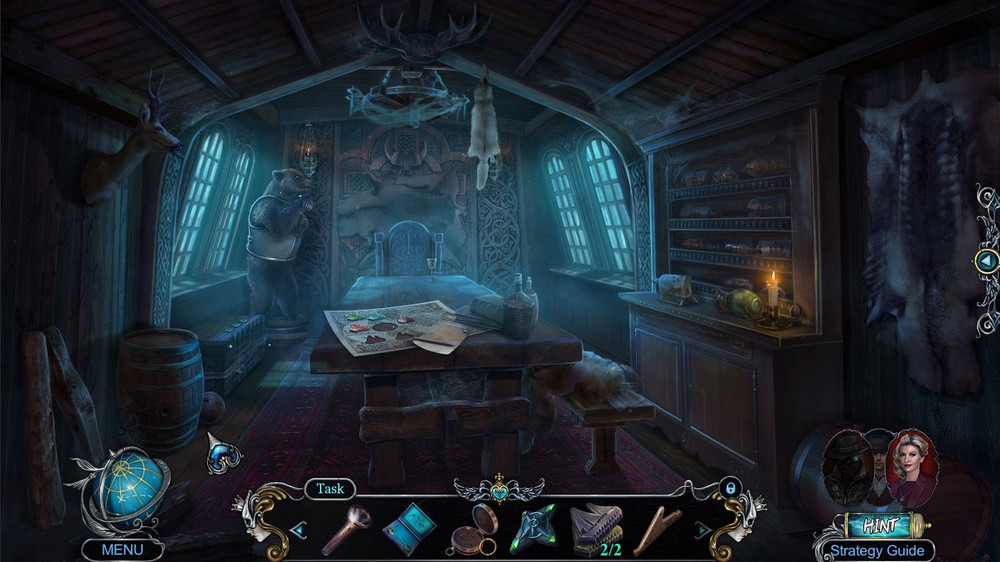Click the blue heart-shaped gem icon

point(222,454)
